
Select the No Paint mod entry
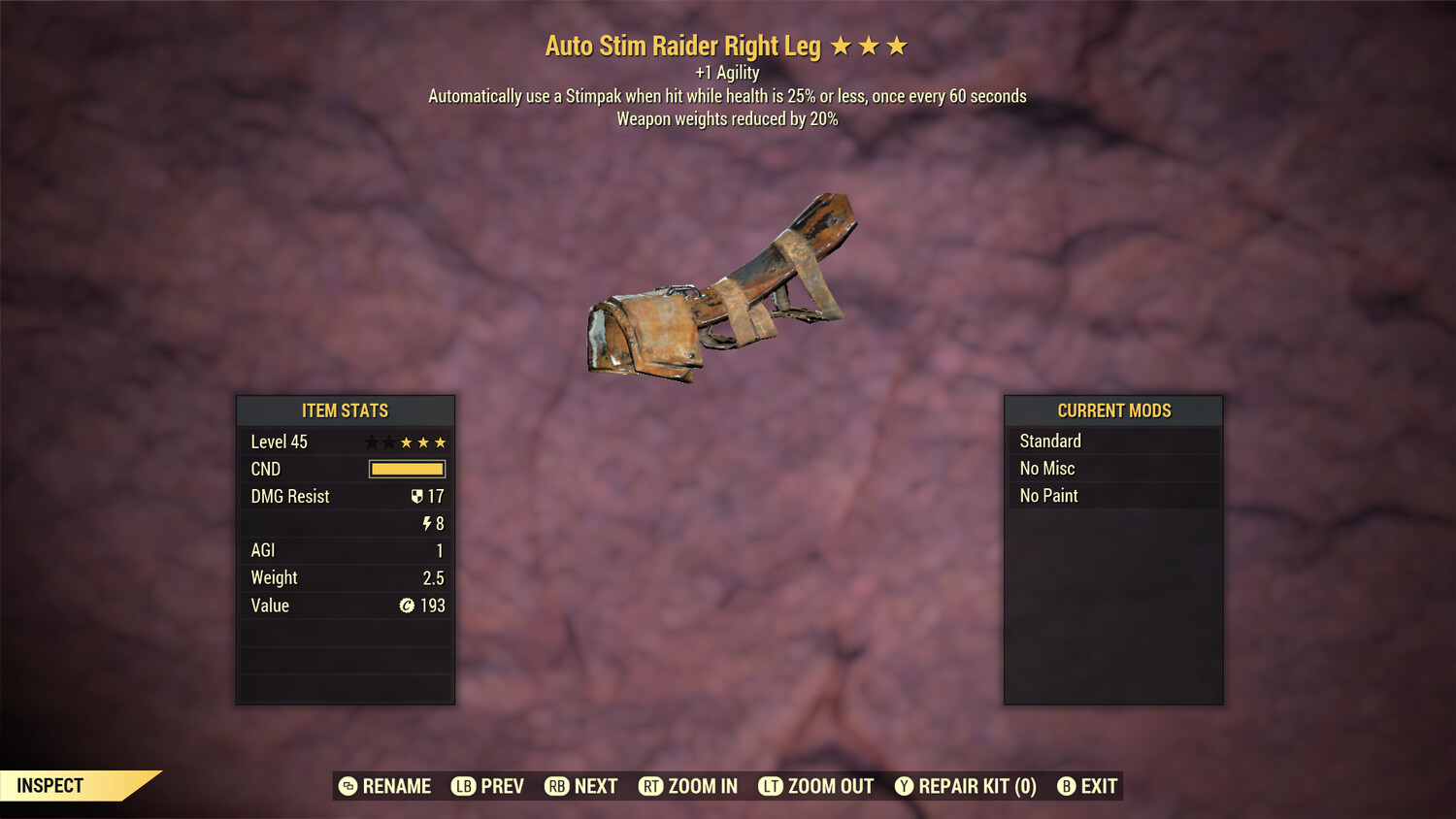click(1048, 495)
